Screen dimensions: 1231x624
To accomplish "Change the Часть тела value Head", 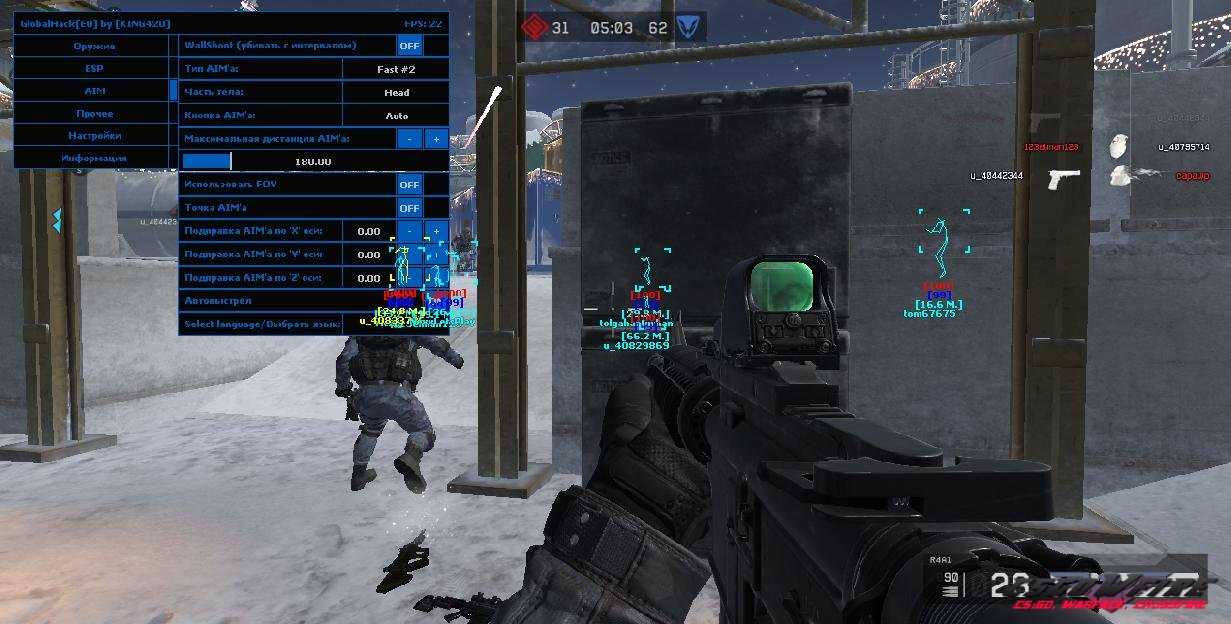I will (396, 92).
